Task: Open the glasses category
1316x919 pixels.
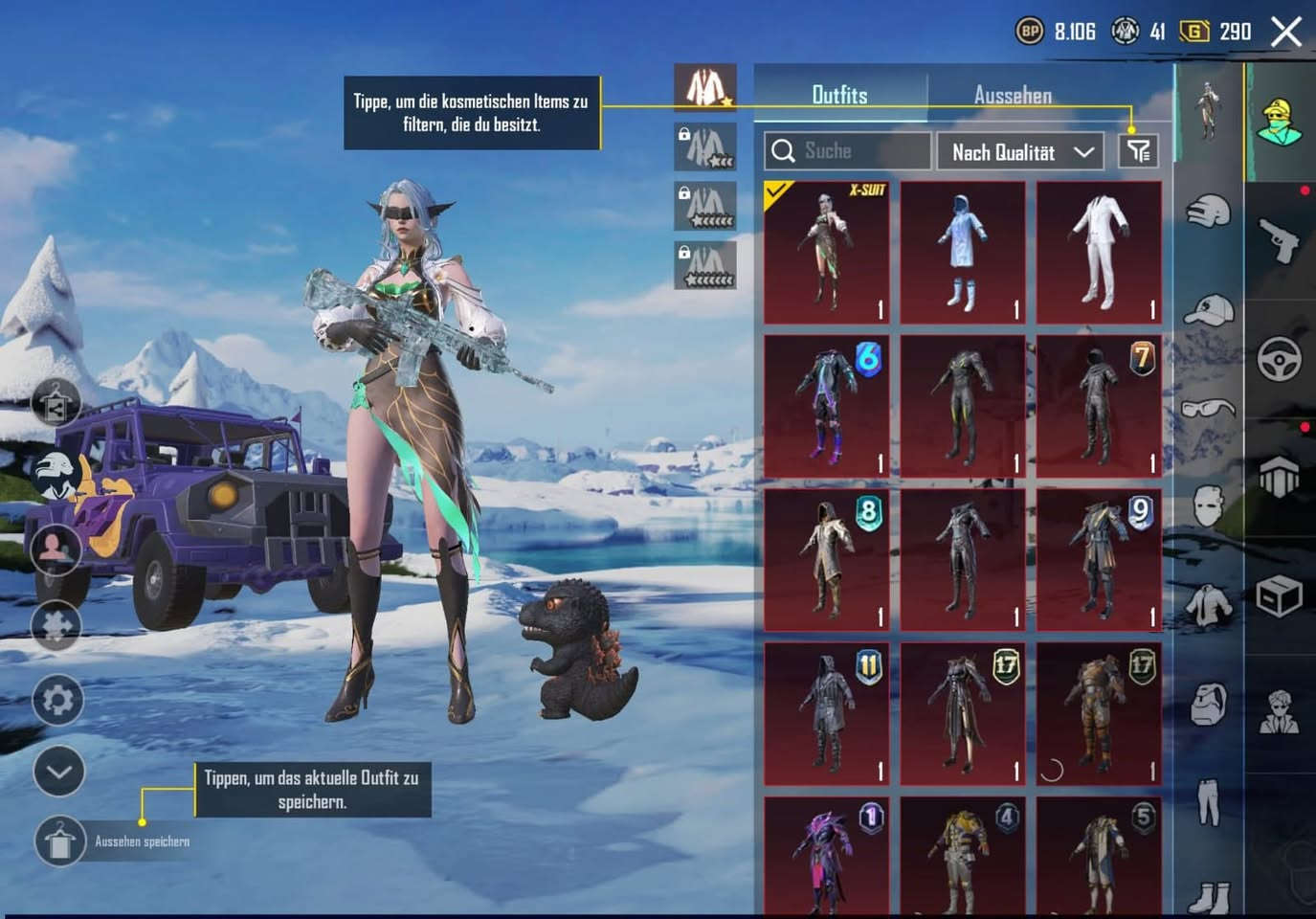Action: (x=1209, y=410)
